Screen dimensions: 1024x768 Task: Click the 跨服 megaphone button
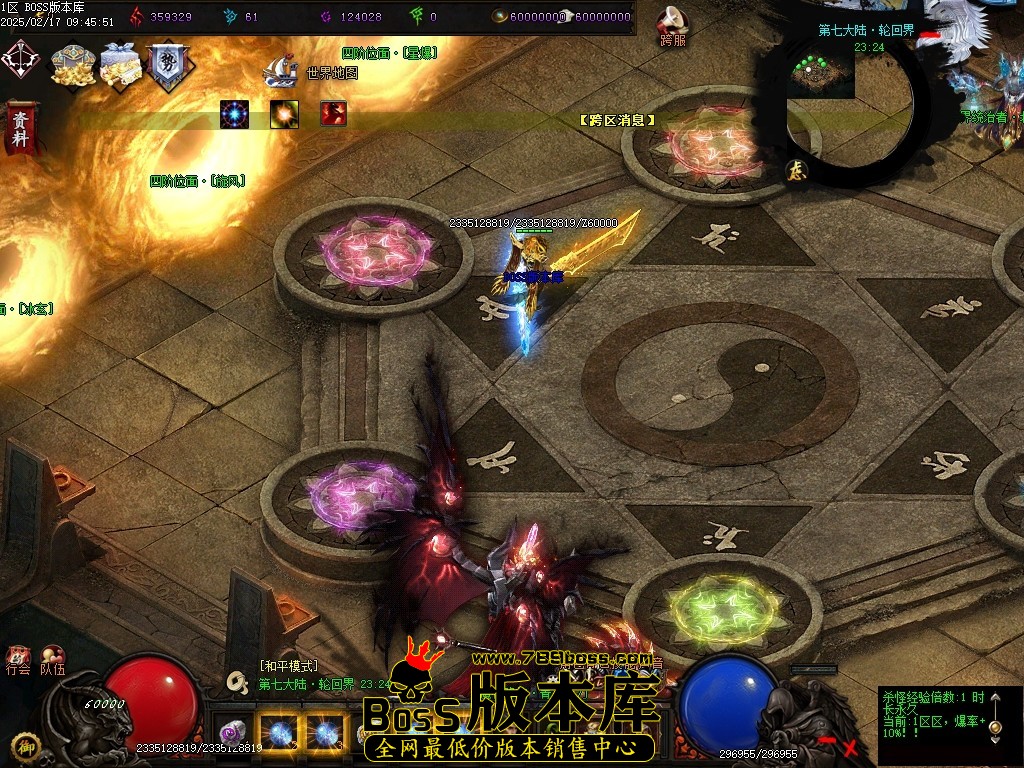(x=673, y=24)
